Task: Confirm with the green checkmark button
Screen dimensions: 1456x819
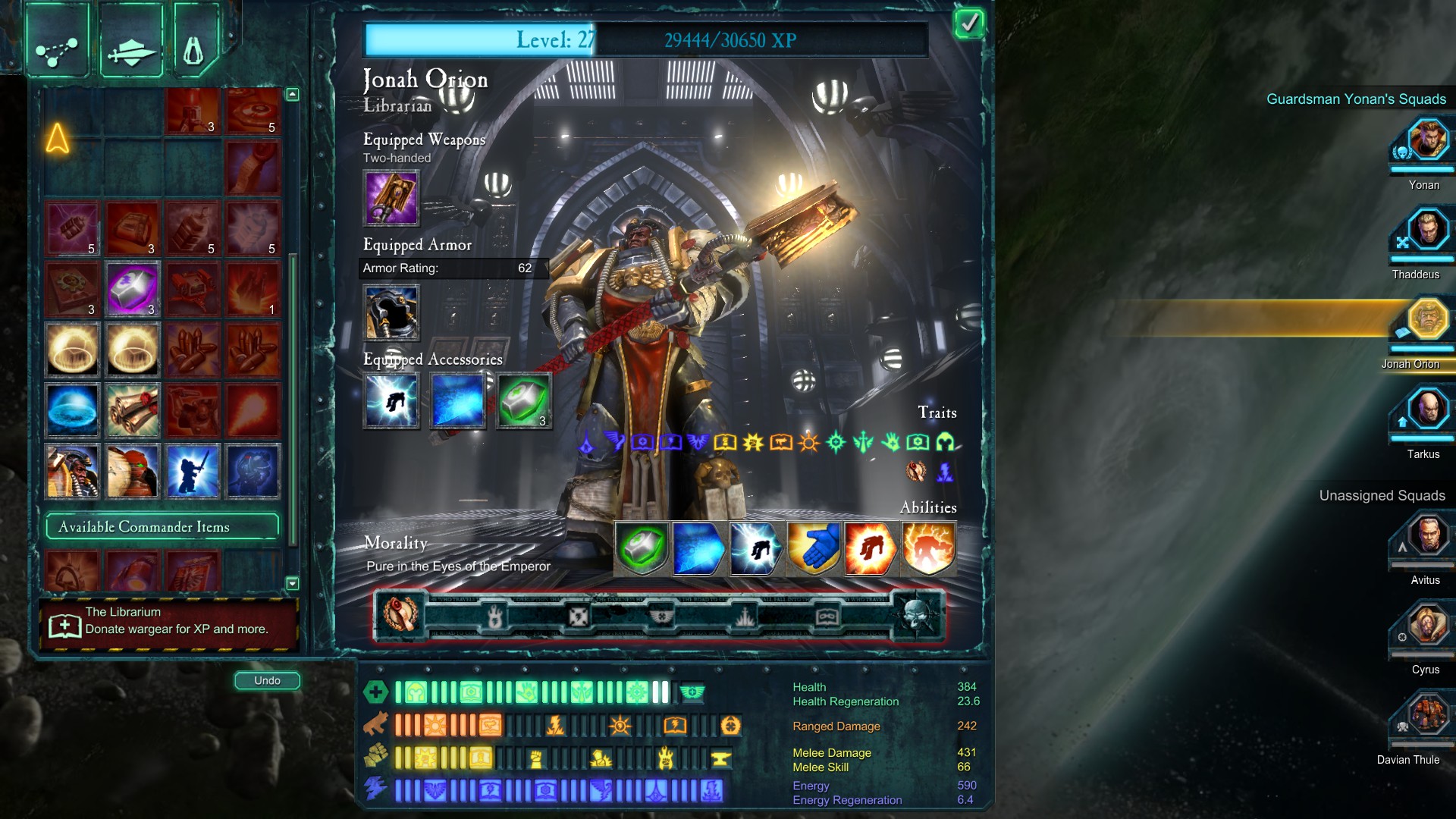Action: tap(968, 24)
